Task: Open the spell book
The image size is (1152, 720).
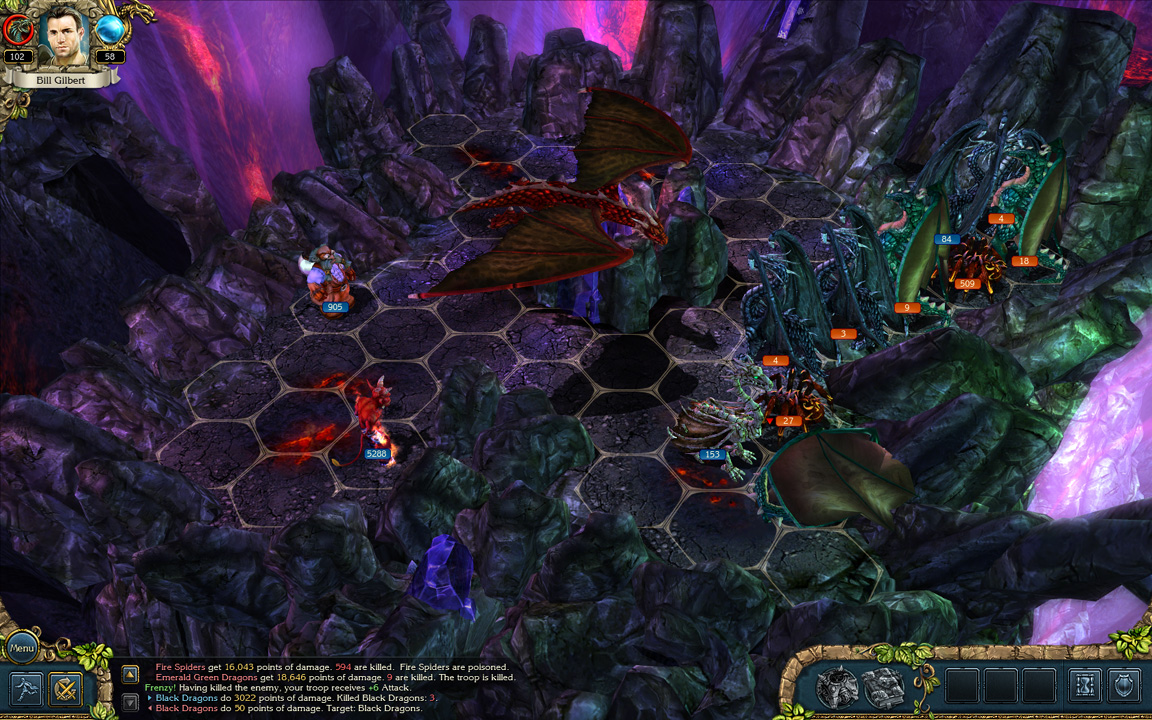Action: pos(884,687)
